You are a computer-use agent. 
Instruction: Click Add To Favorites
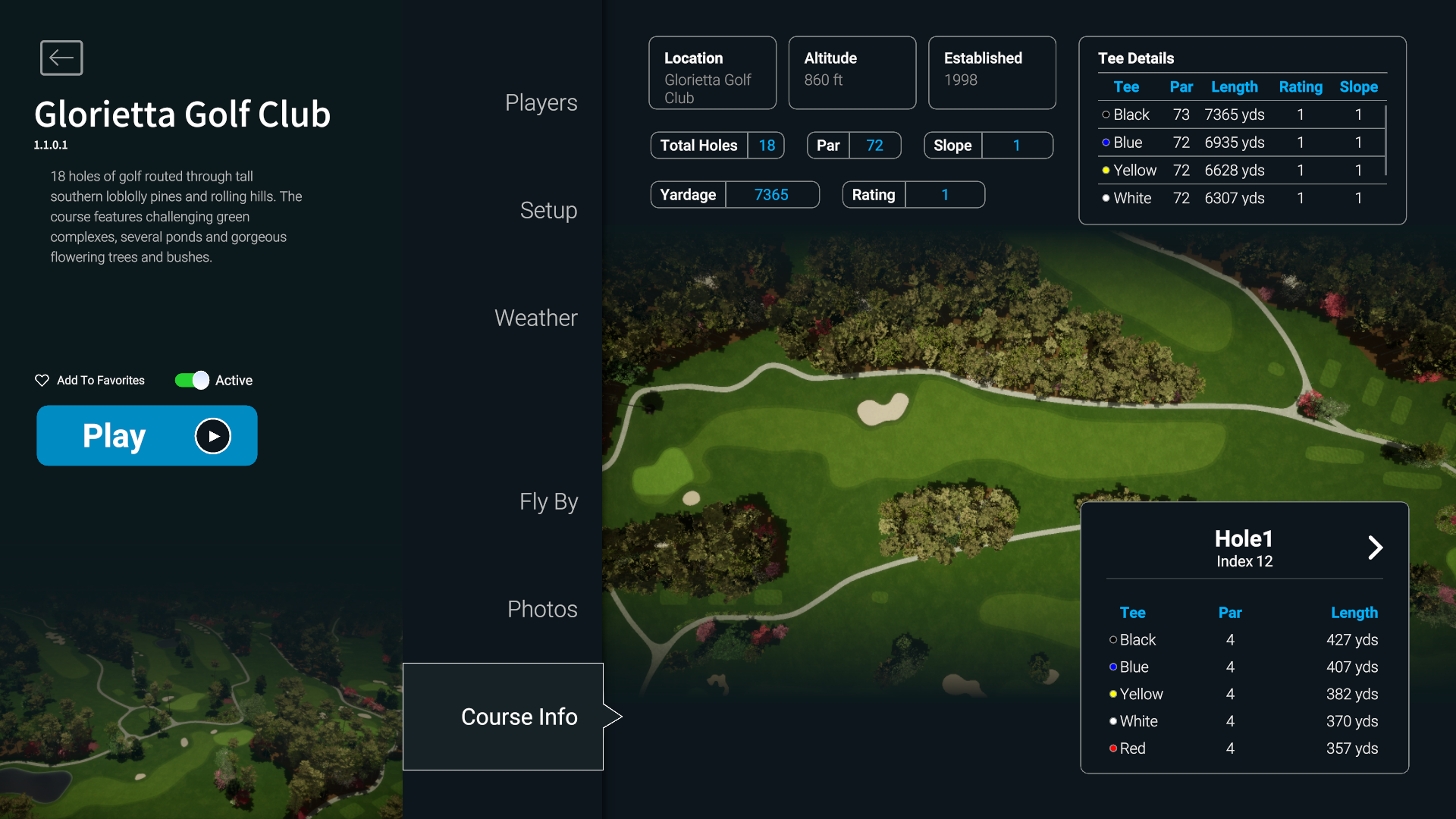[100, 380]
